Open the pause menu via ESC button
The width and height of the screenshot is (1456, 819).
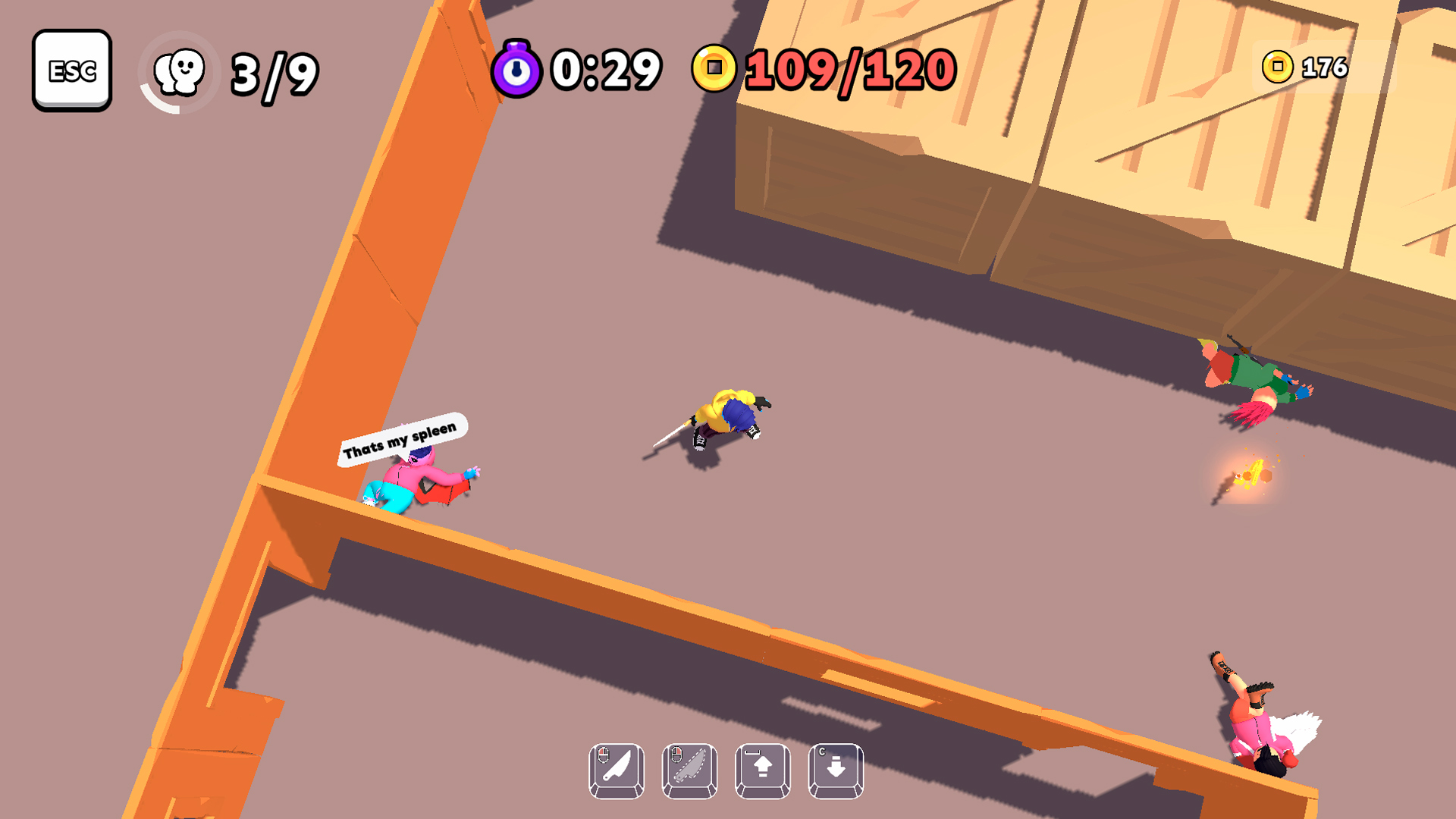(73, 71)
